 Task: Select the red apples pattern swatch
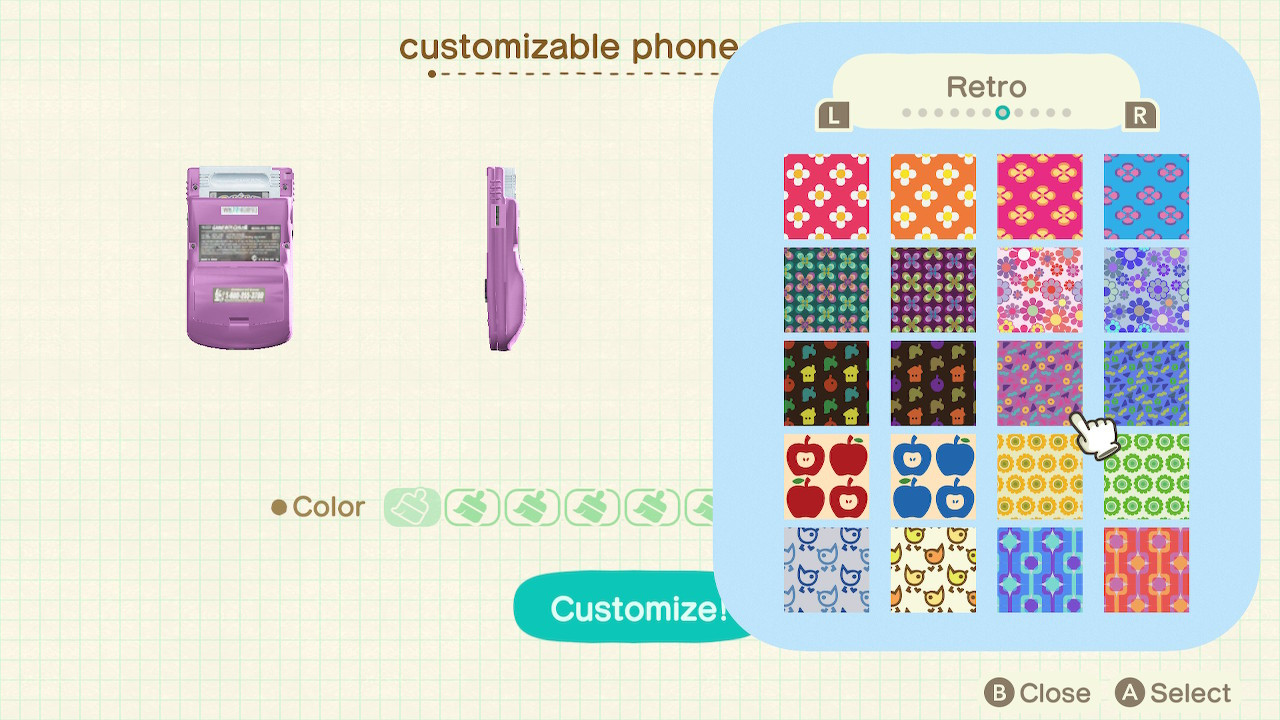[826, 475]
